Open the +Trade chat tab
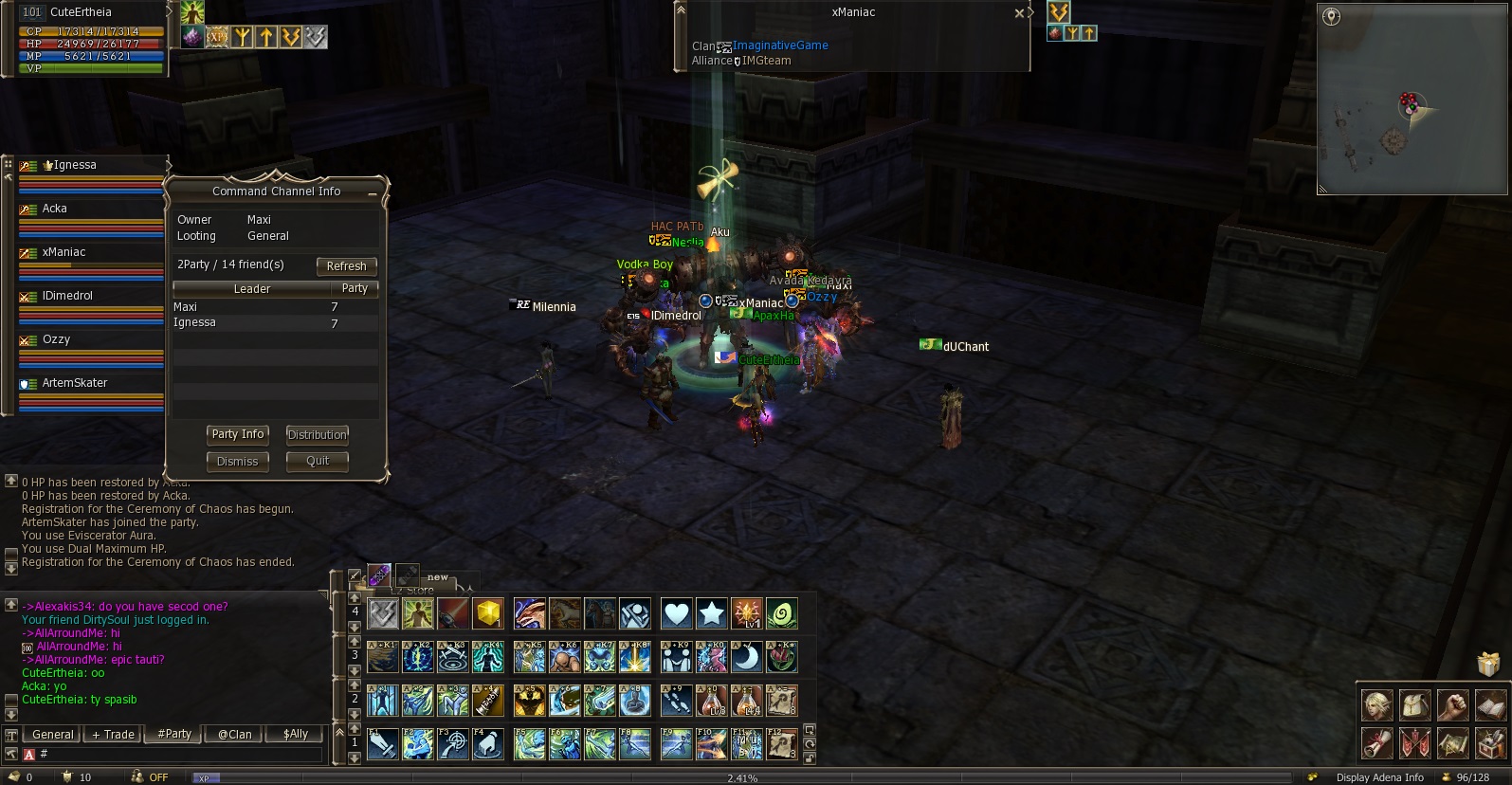 pos(113,735)
